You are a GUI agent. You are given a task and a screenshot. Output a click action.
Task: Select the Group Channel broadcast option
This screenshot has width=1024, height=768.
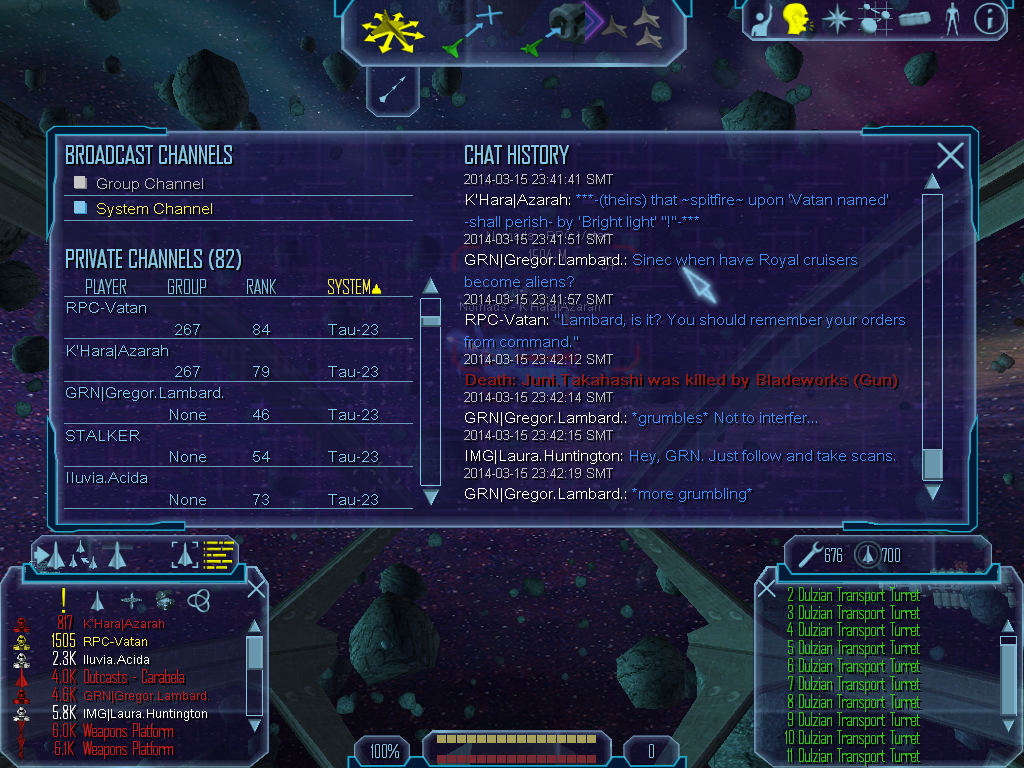pos(149,184)
